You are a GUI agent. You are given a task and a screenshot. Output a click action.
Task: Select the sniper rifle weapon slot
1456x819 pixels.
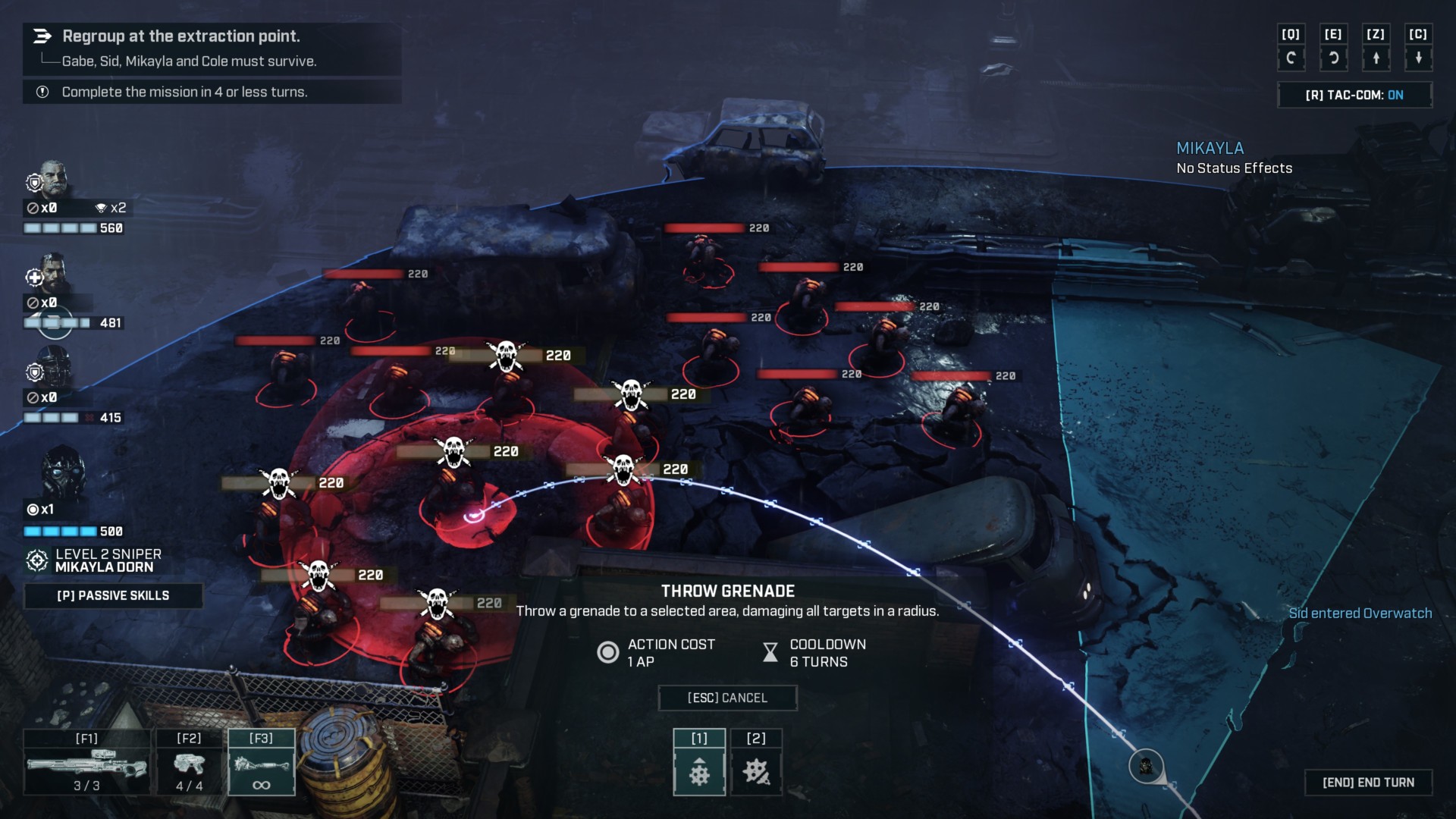tap(86, 764)
